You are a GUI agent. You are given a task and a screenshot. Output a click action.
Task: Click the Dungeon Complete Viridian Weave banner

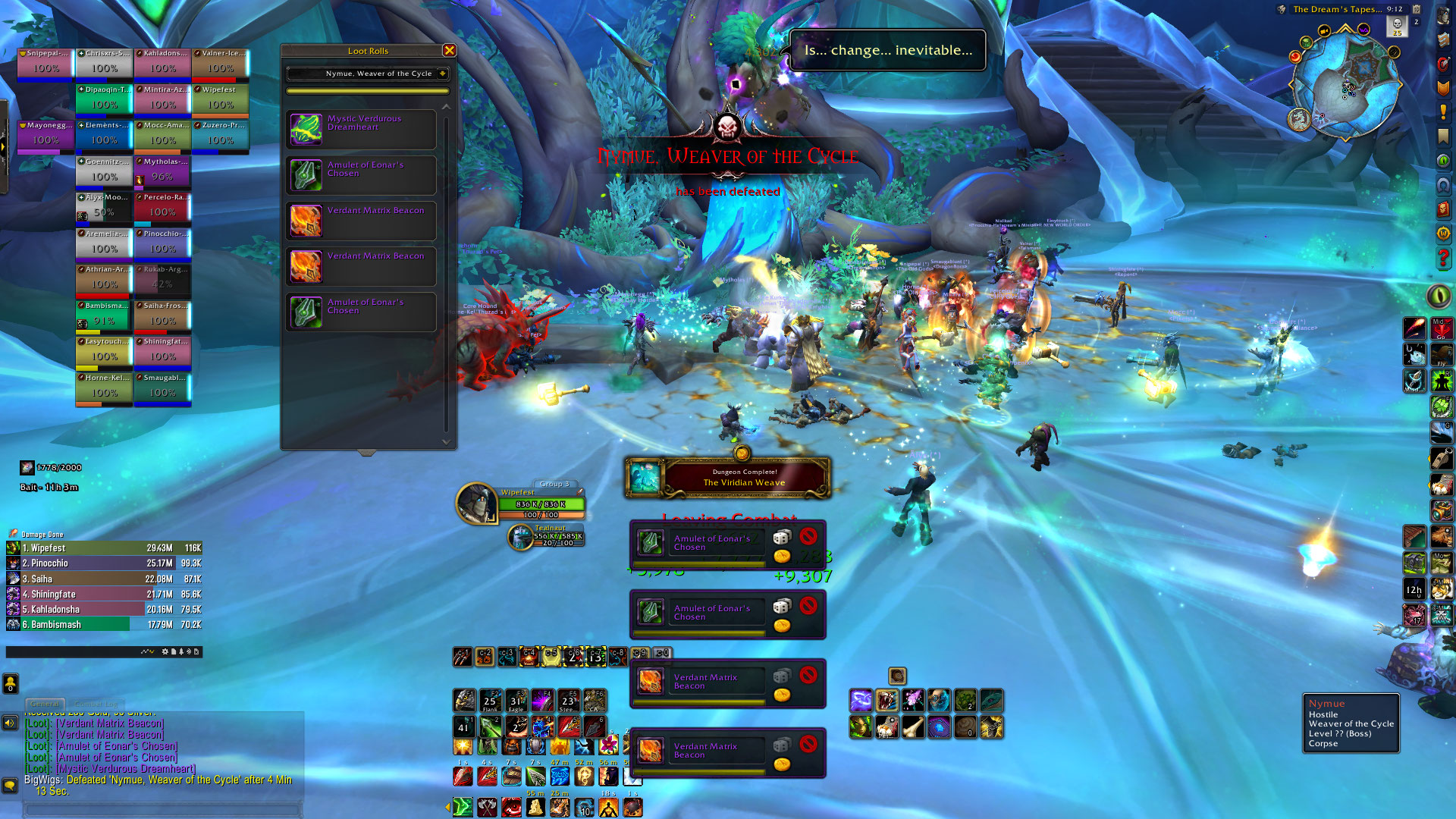click(x=728, y=478)
